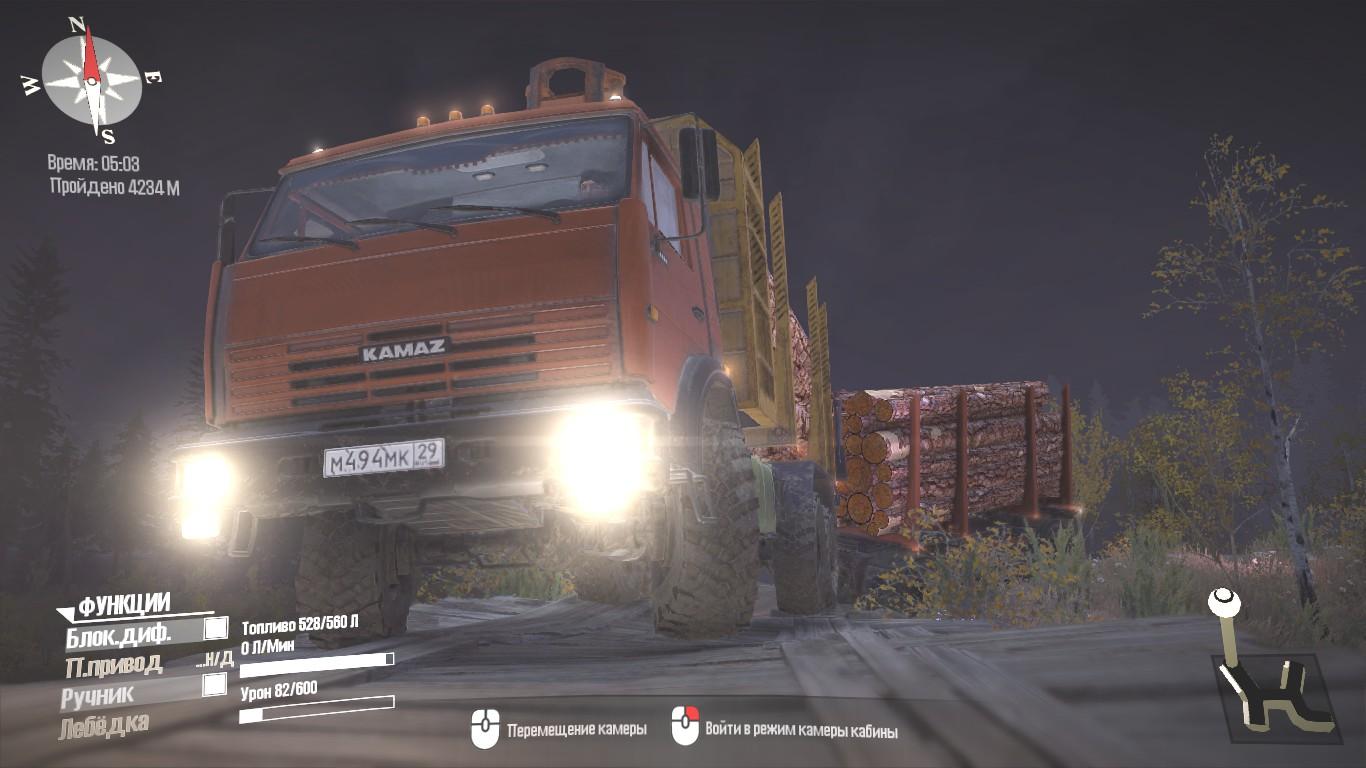Toggle the Блок.диф. differential lock checkbox
This screenshot has height=768, width=1366.
[215, 628]
